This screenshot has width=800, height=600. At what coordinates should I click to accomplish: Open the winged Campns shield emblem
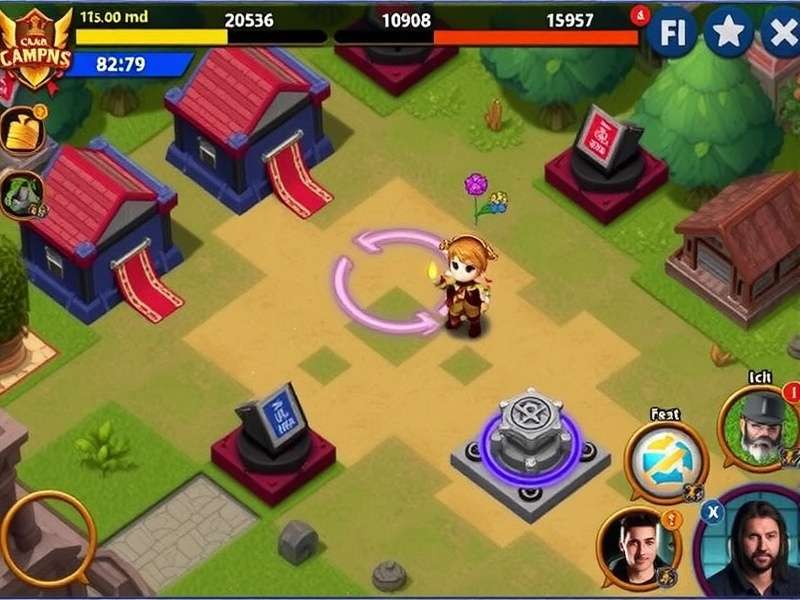click(x=36, y=45)
